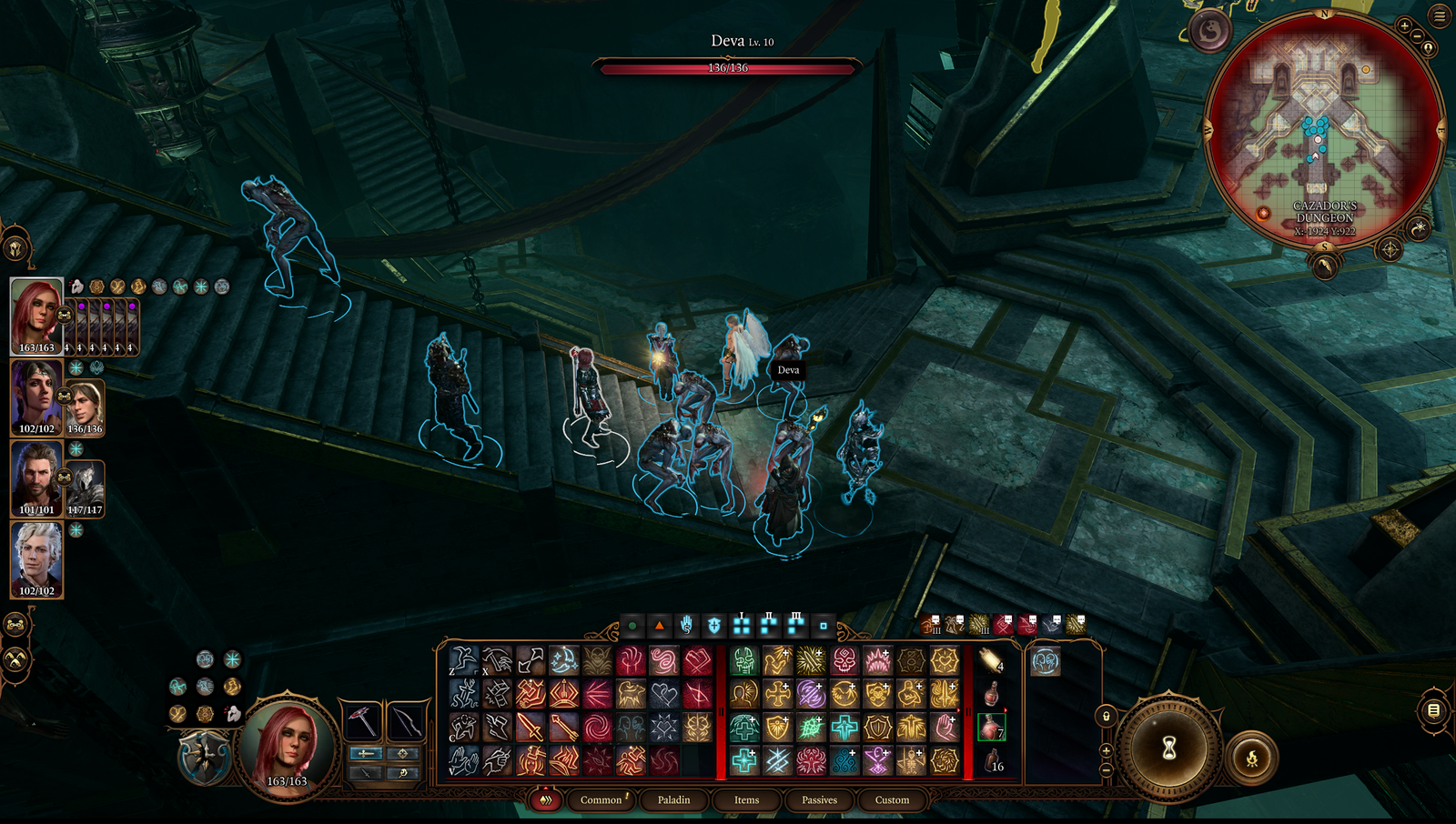Select the Passives hotbar tab

819,800
